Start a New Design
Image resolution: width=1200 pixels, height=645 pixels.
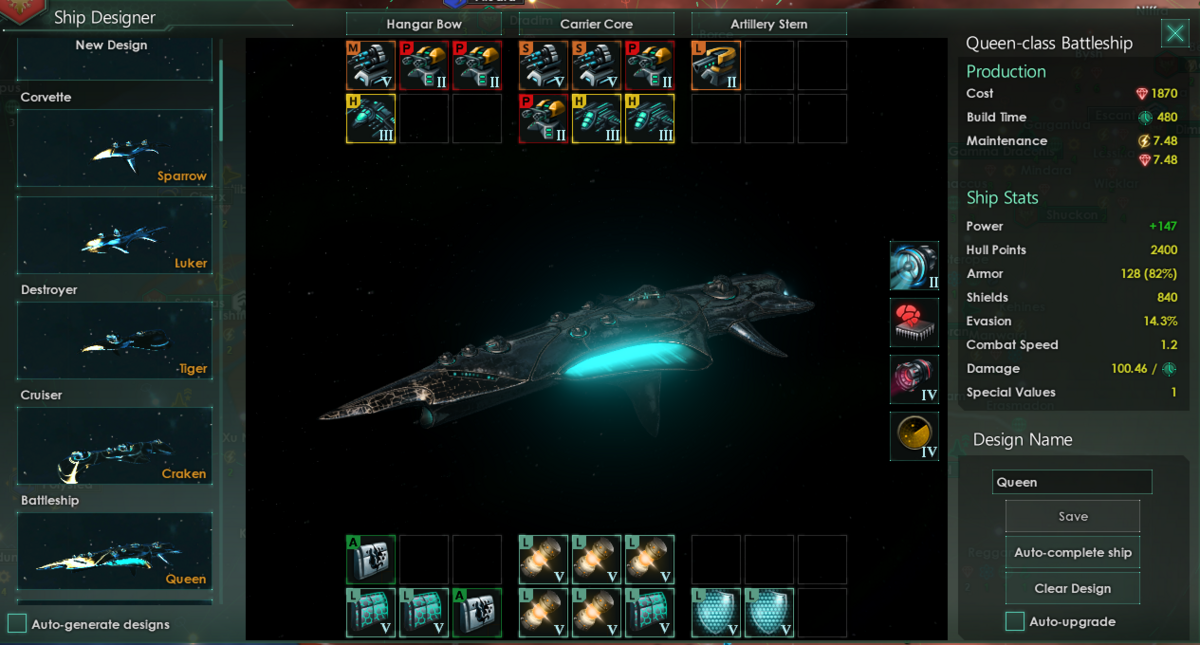tap(115, 56)
